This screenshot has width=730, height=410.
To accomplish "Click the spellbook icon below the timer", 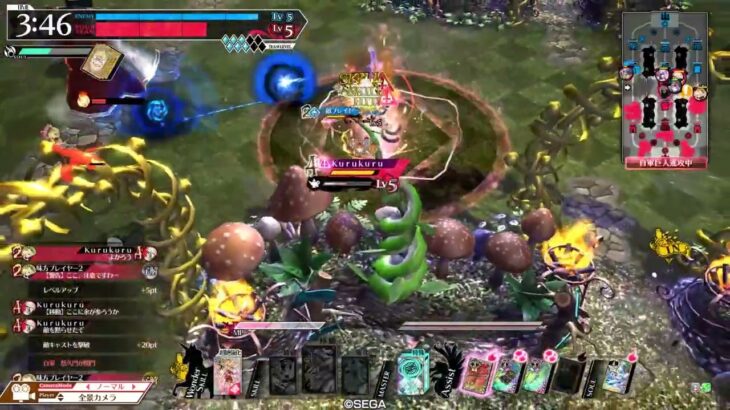I will [x=101, y=61].
